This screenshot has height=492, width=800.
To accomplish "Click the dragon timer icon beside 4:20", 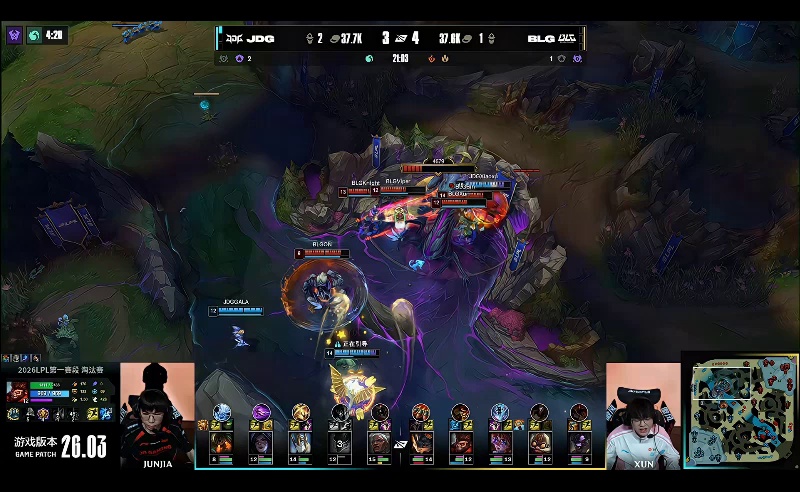I will tap(33, 34).
